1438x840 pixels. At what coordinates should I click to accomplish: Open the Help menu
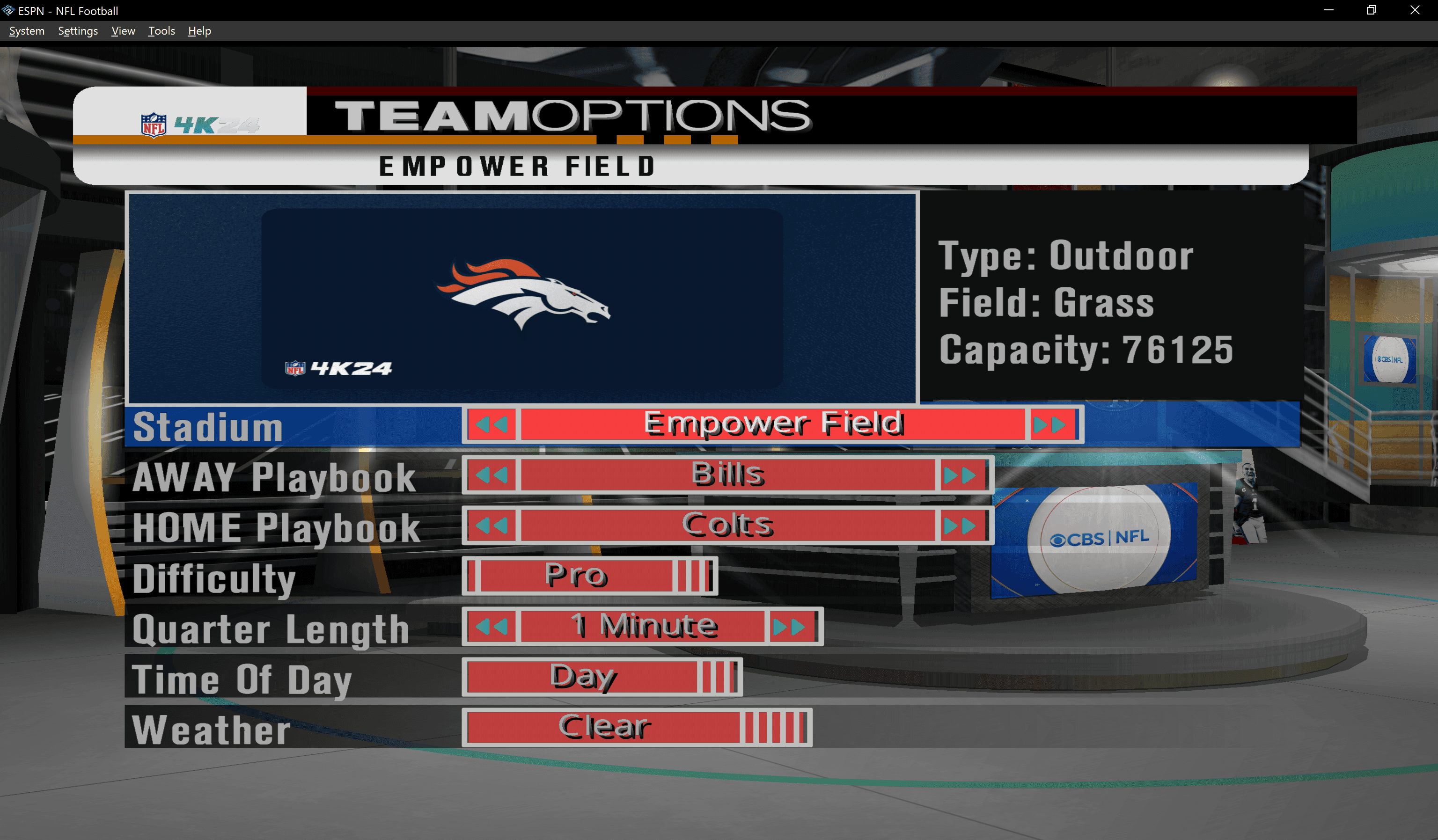click(199, 31)
